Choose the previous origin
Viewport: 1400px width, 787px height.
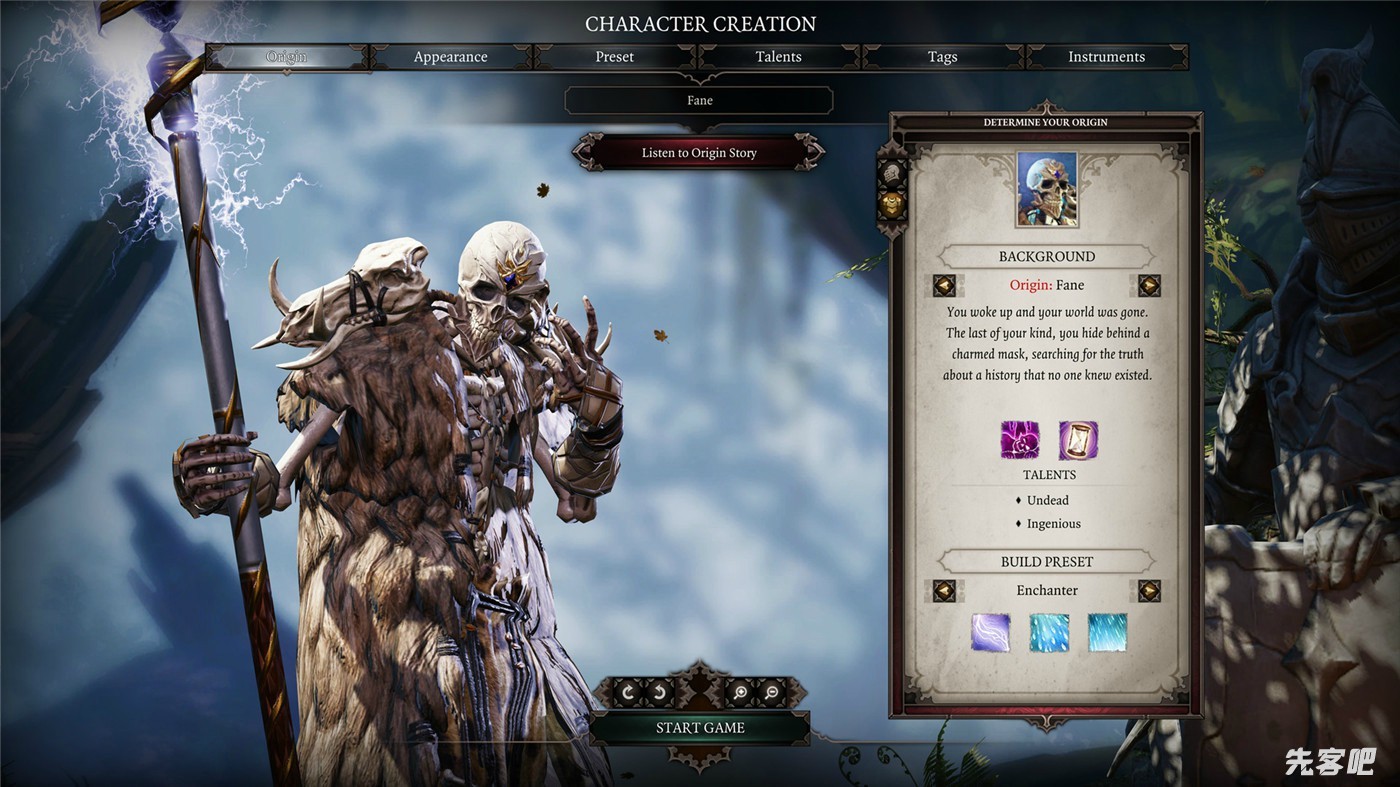pyautogui.click(x=944, y=286)
